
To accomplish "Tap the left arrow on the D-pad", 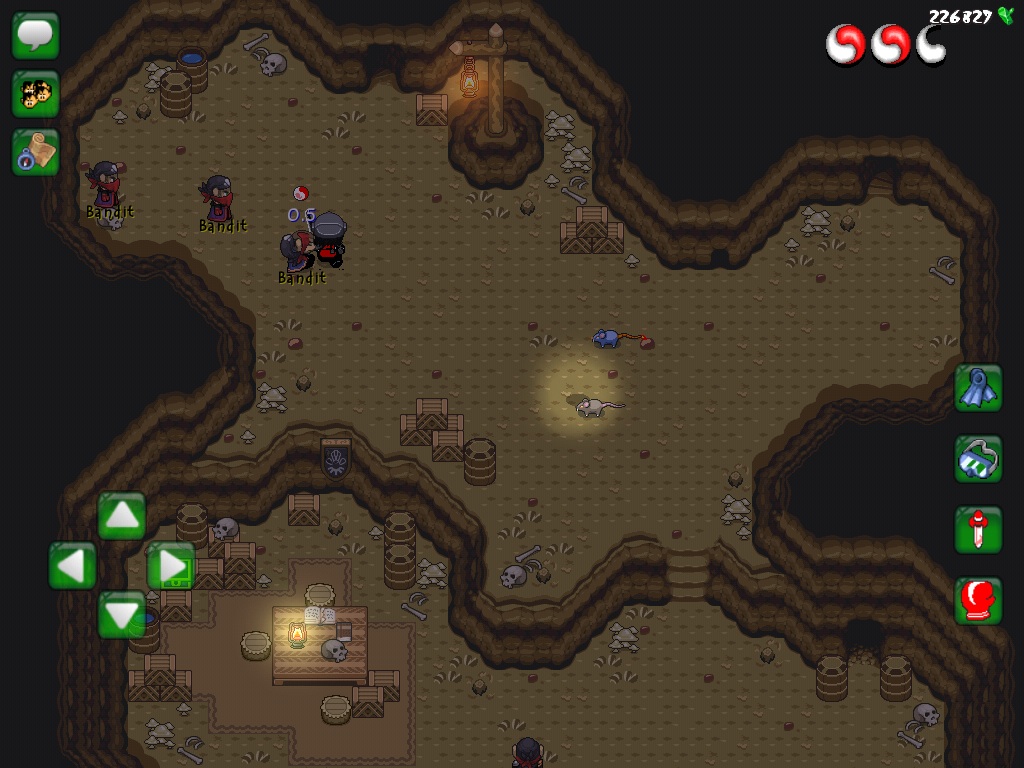I will [73, 566].
